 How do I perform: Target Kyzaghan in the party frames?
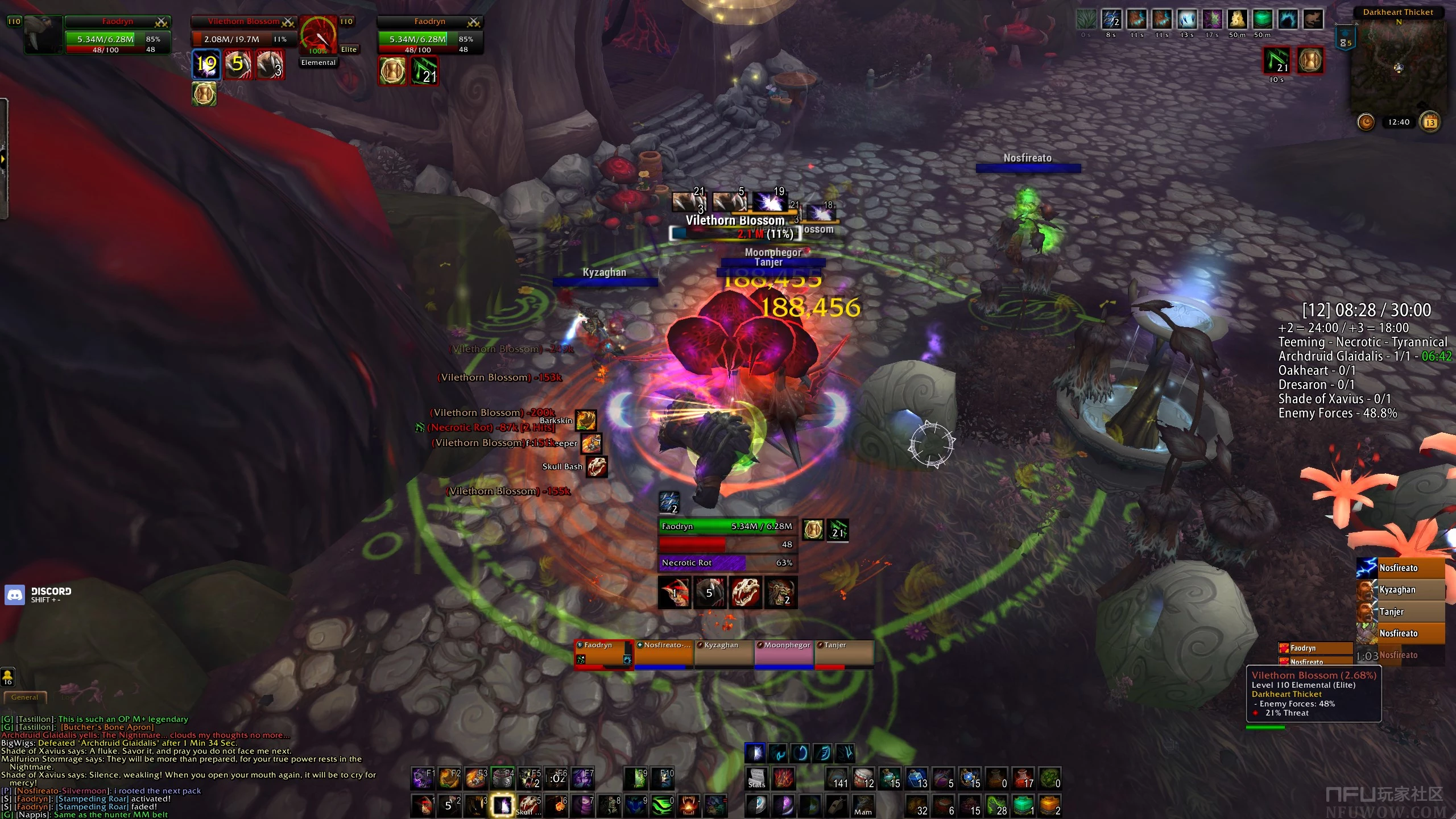click(x=724, y=654)
